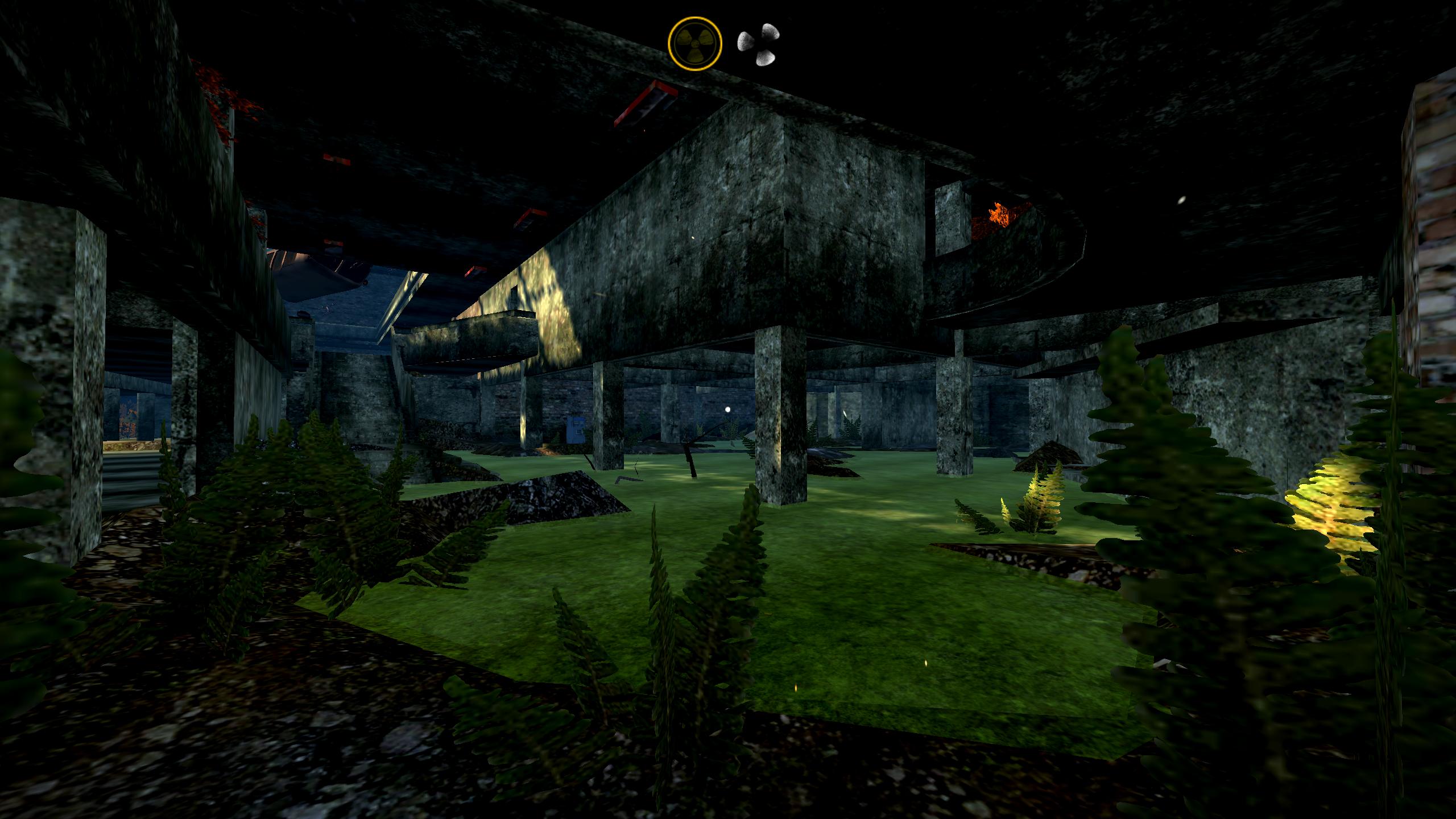The height and width of the screenshot is (819, 1456).
Task: Click the brick wall section on the far right
Action: 1428,227
